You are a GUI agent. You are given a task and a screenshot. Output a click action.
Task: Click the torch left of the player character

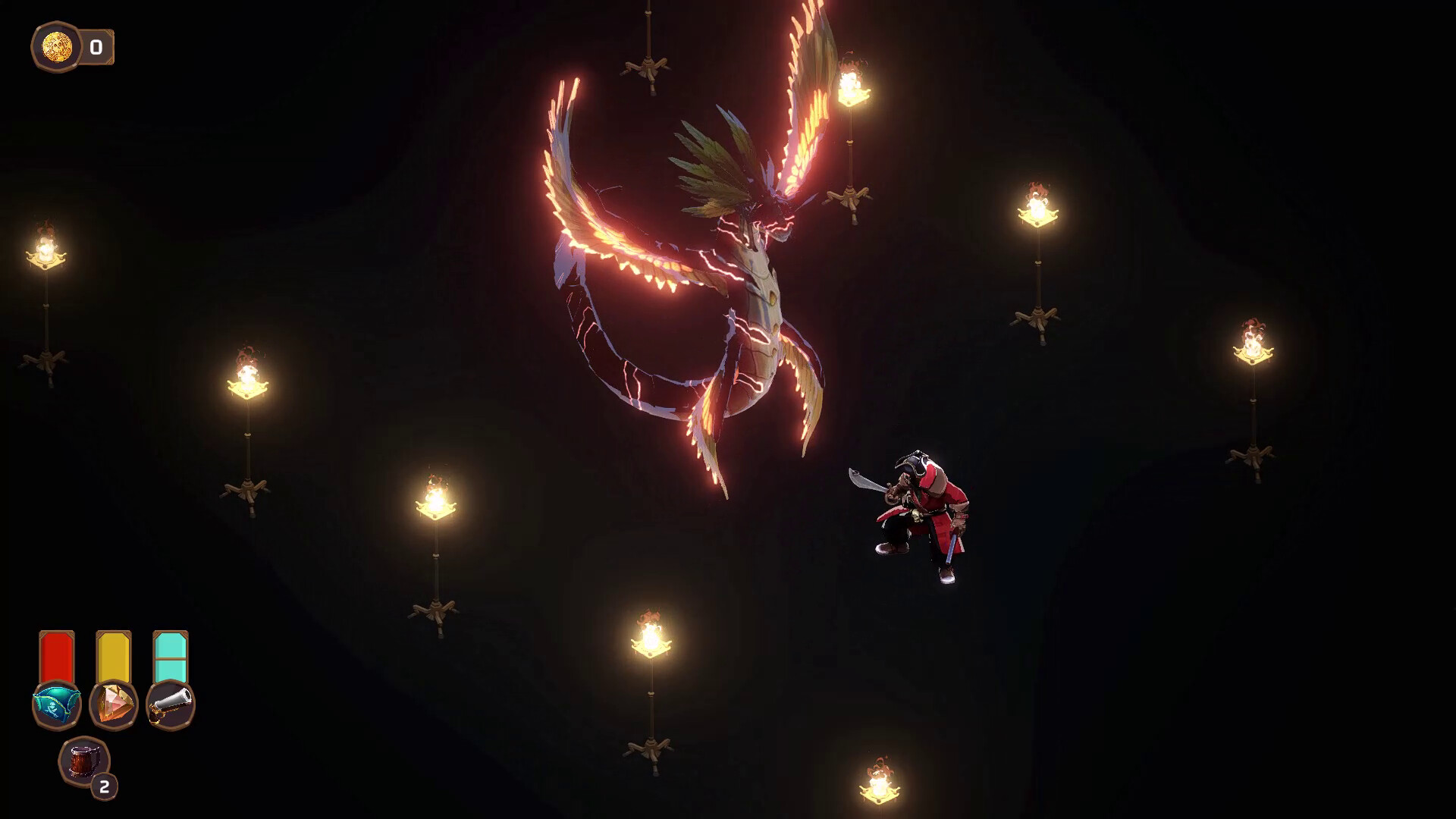[x=436, y=500]
